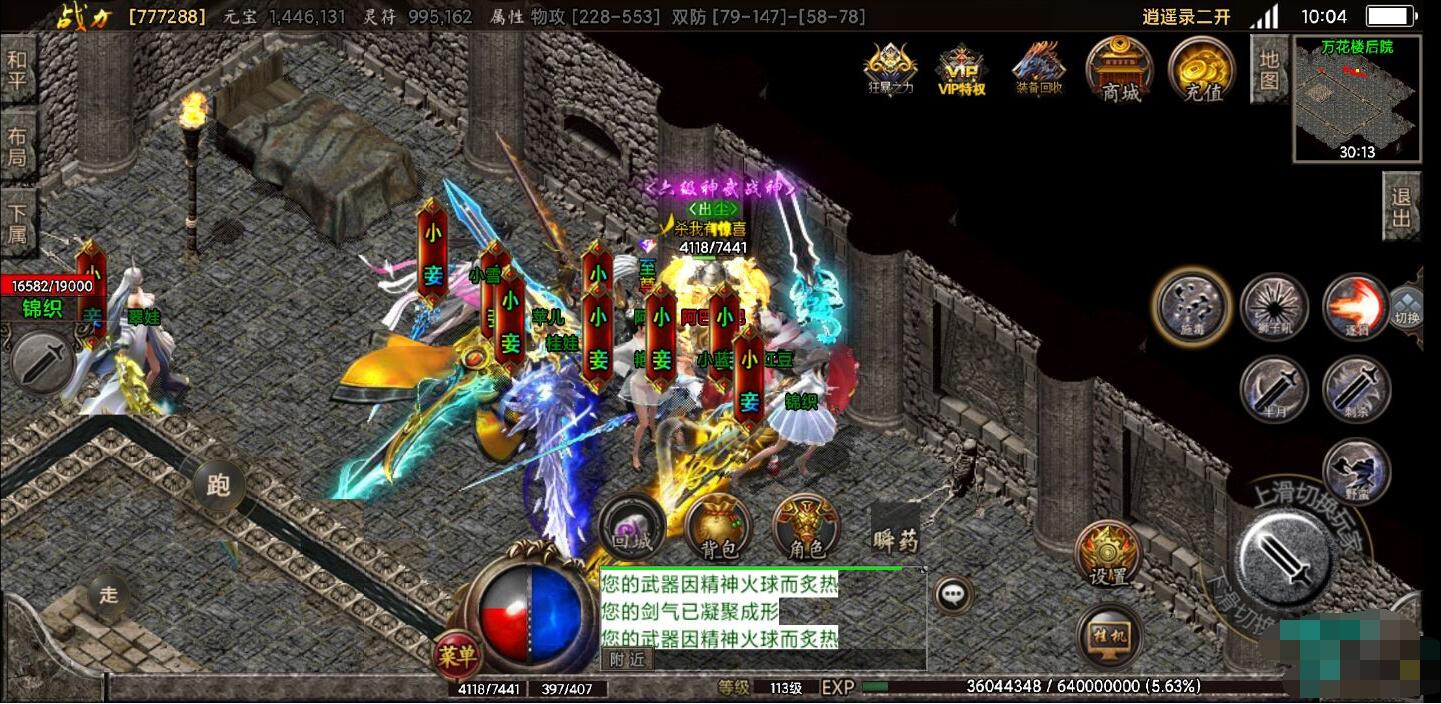1441x704 pixels.
Task: Tap the 退出 exit button
Action: click(x=1401, y=207)
